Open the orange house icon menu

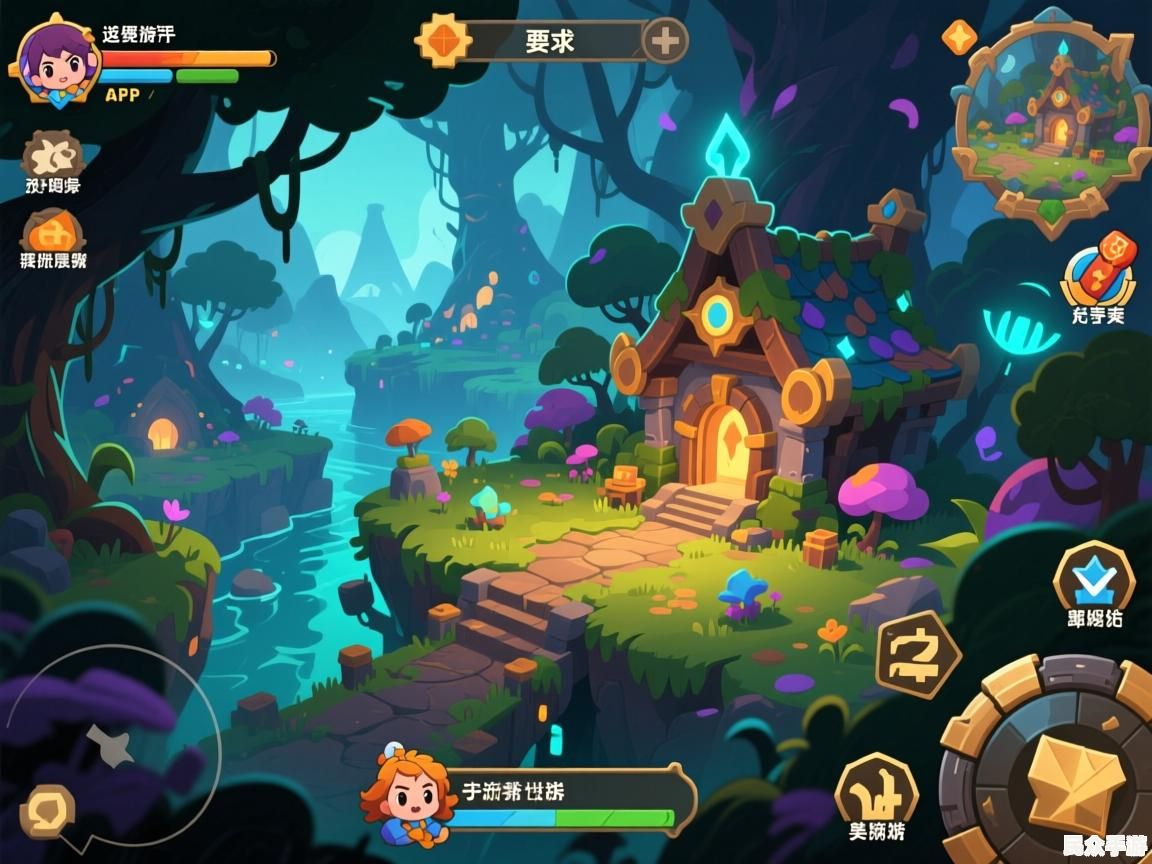click(x=53, y=232)
